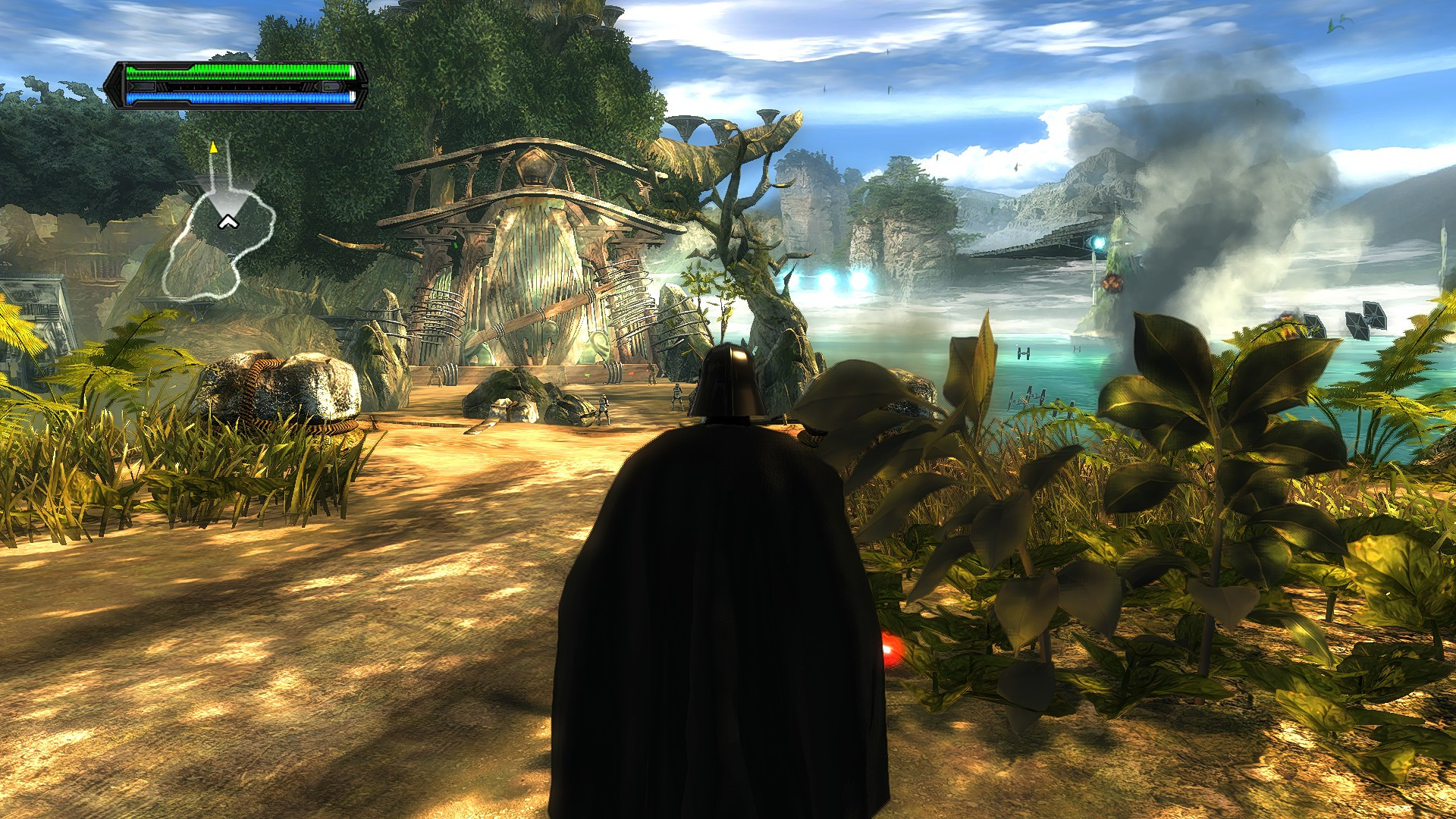
Task: Click the blue Force energy bar
Action: pyautogui.click(x=235, y=97)
